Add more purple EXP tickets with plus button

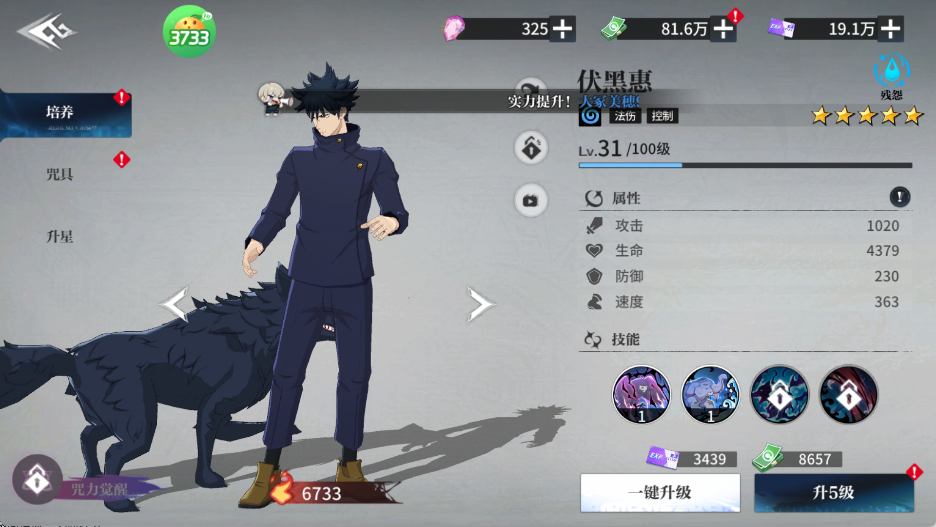click(890, 29)
